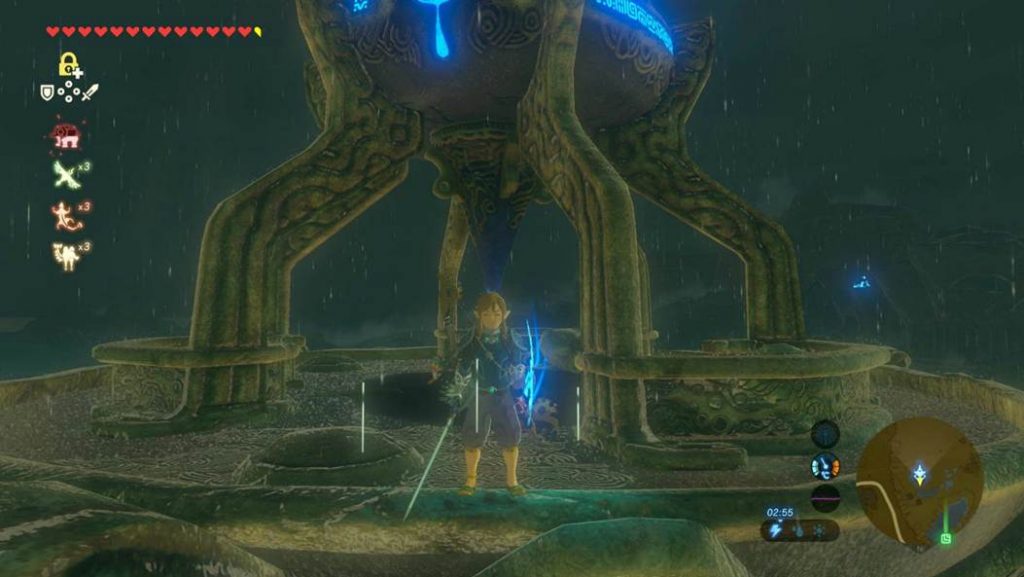
Task: Click the circular minimap
Action: click(919, 481)
